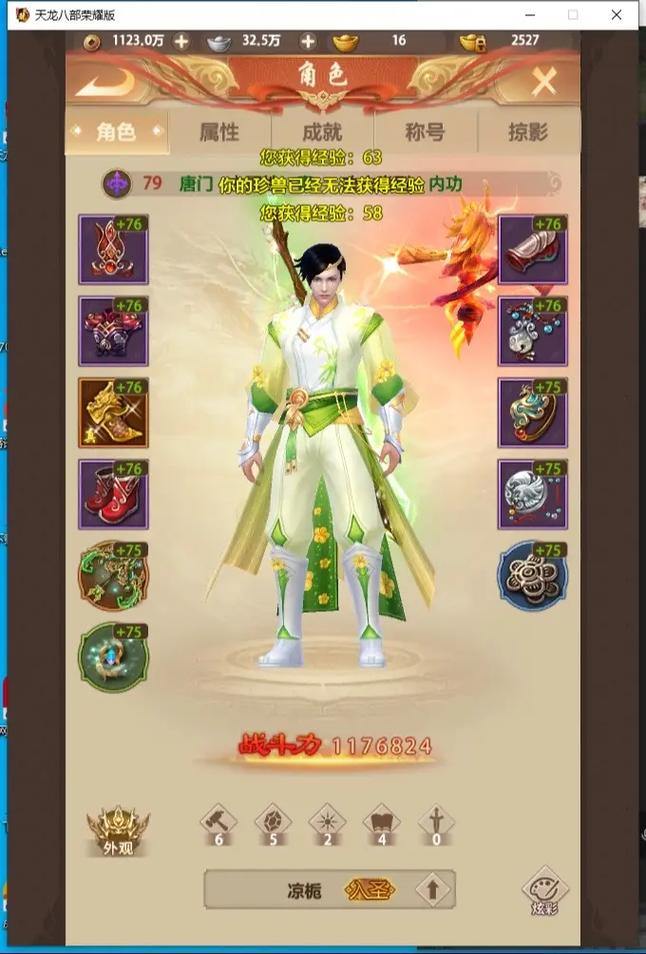Select the 角色 tab

pos(116,132)
